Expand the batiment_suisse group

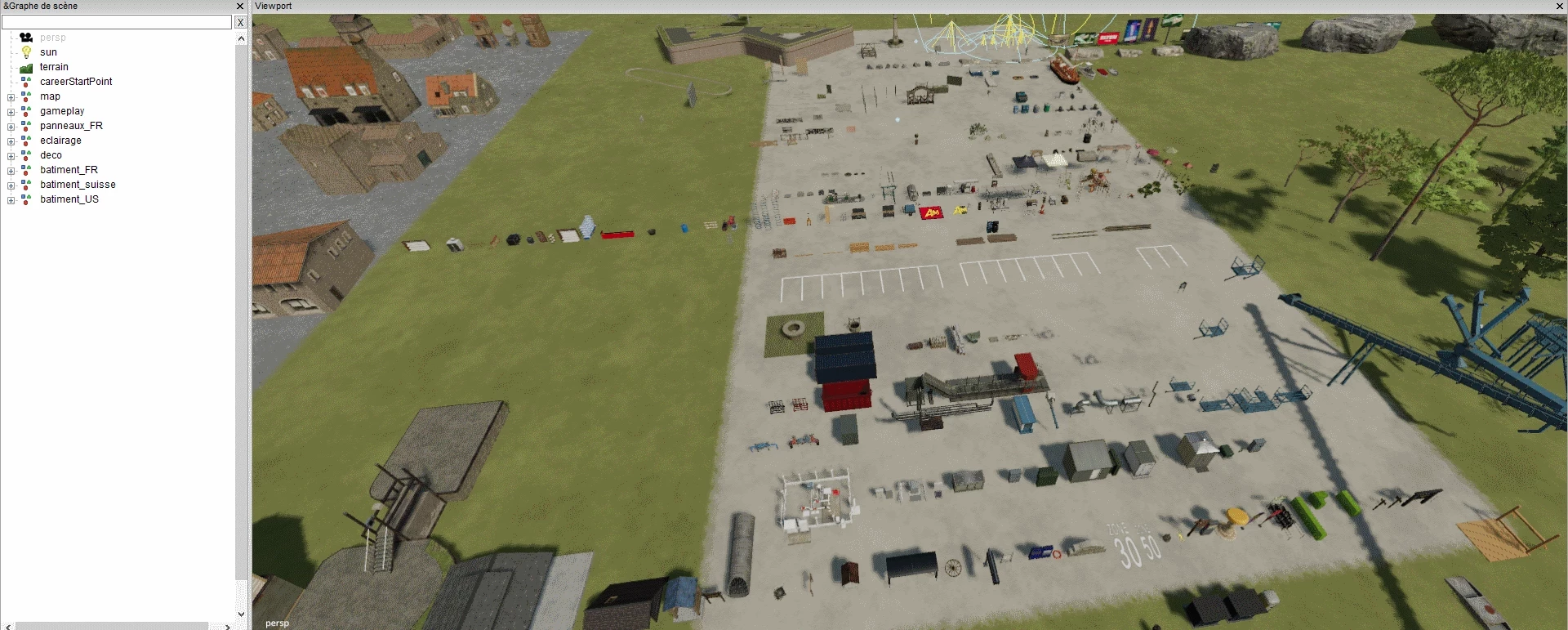[x=11, y=185]
